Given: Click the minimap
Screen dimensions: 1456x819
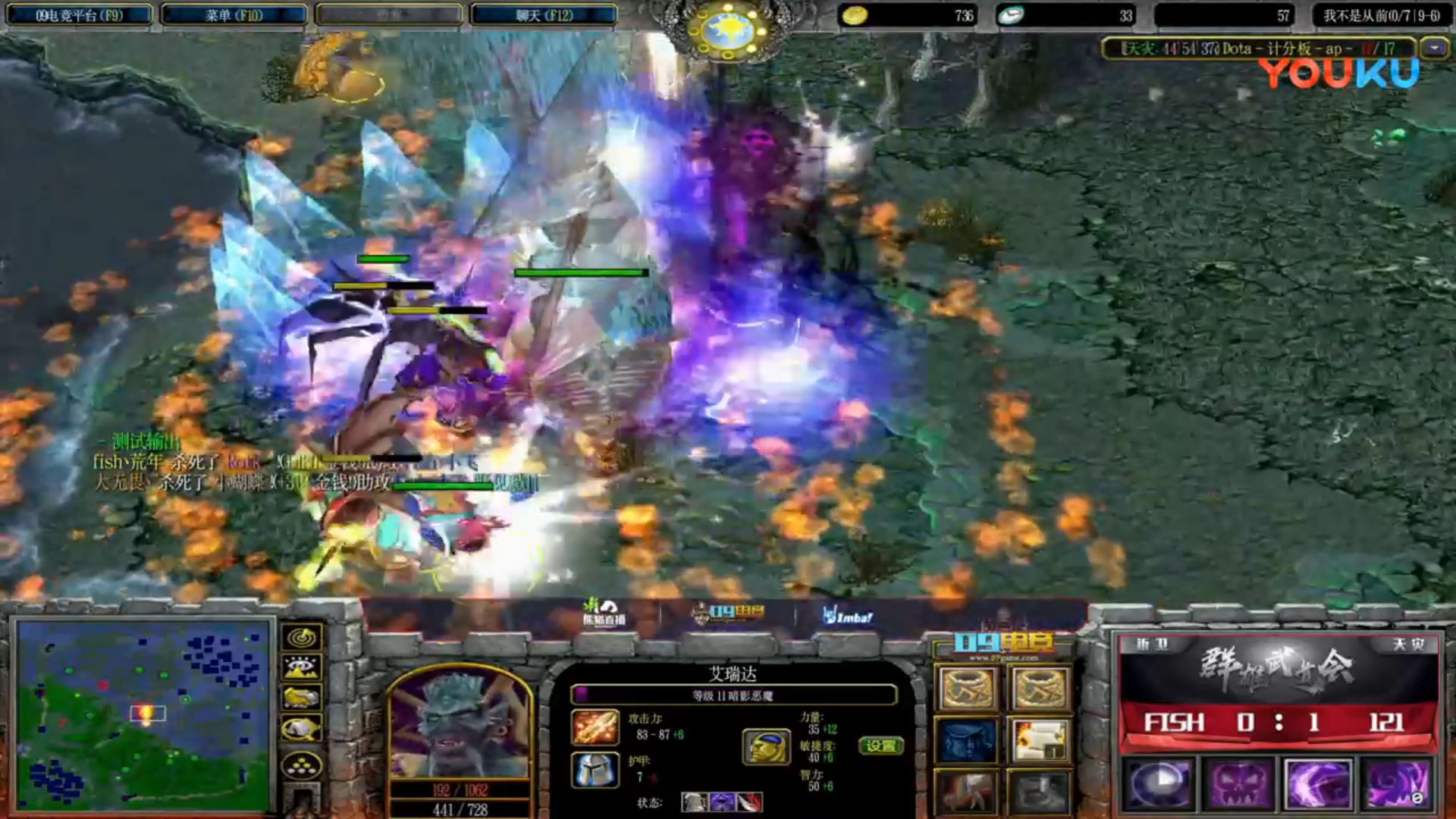Looking at the screenshot, I should tap(144, 714).
